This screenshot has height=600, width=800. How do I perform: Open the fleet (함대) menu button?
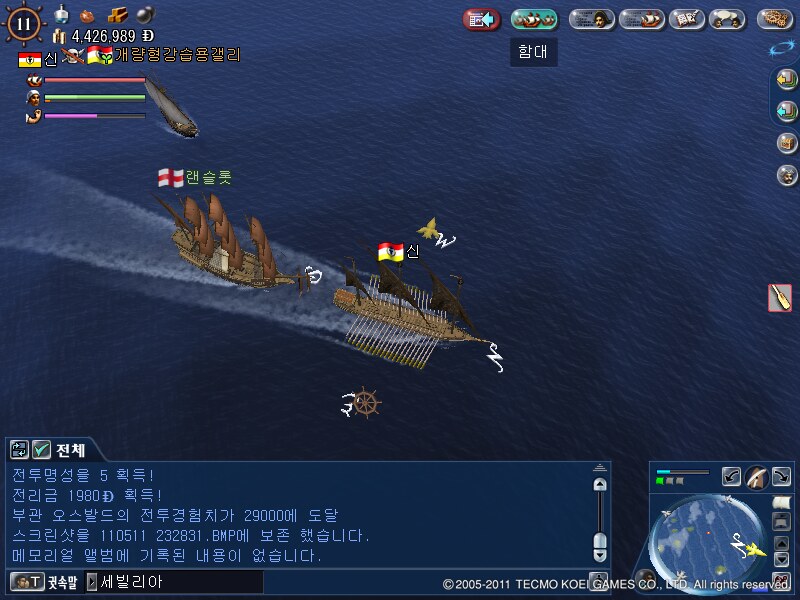[534, 19]
